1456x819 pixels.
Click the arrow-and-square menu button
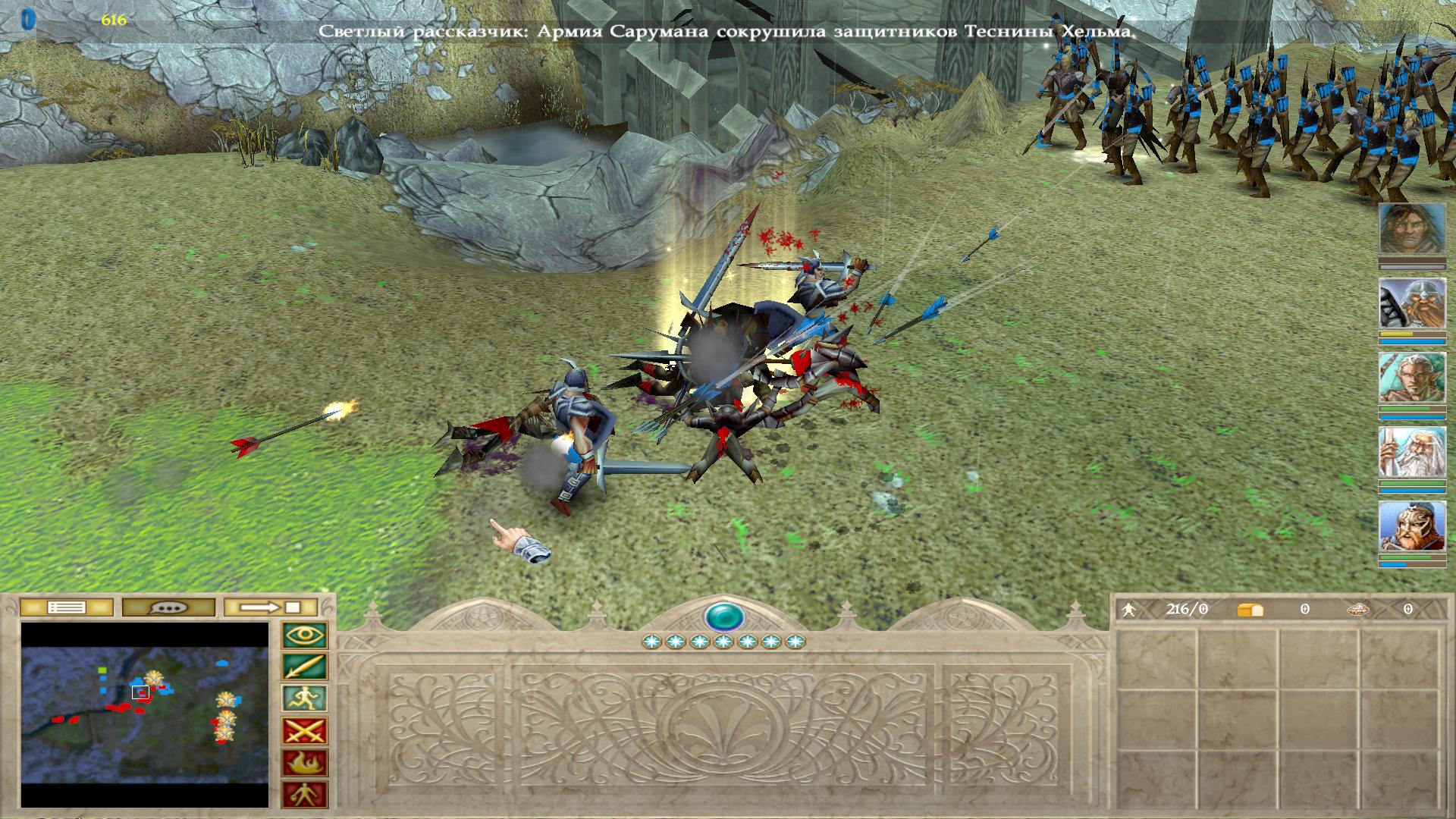[271, 607]
